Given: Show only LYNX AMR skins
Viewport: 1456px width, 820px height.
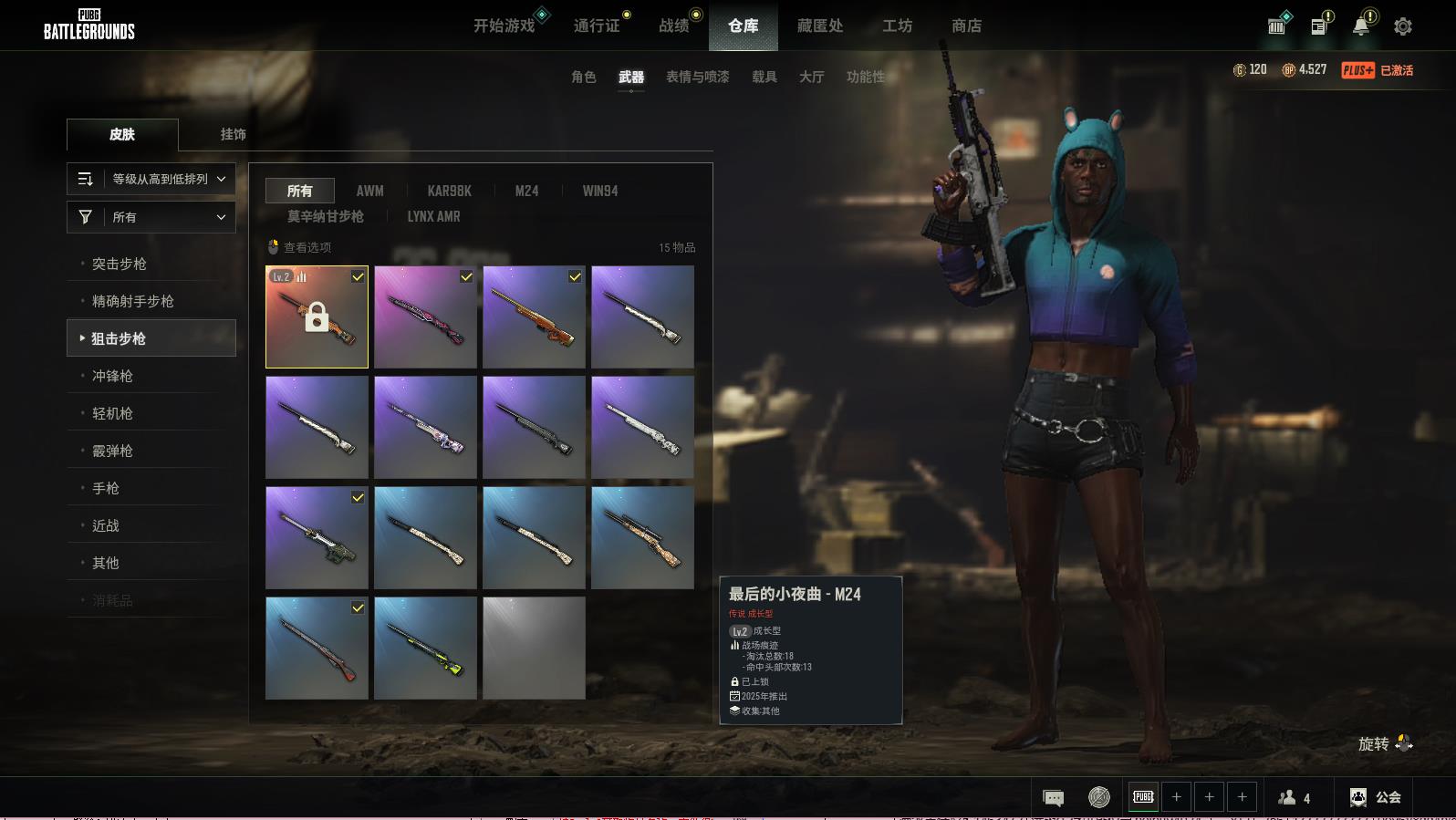Looking at the screenshot, I should (433, 216).
